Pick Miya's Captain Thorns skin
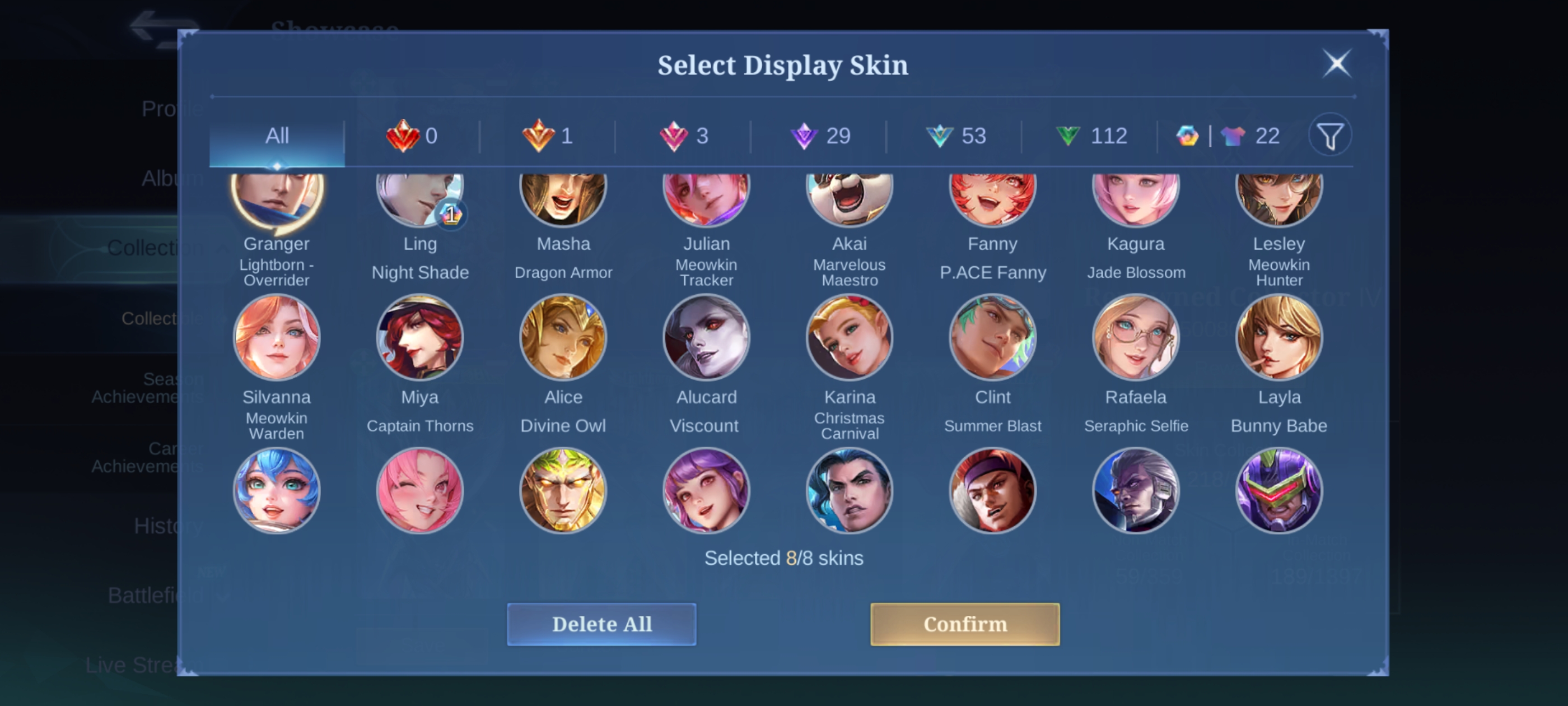 pos(420,337)
